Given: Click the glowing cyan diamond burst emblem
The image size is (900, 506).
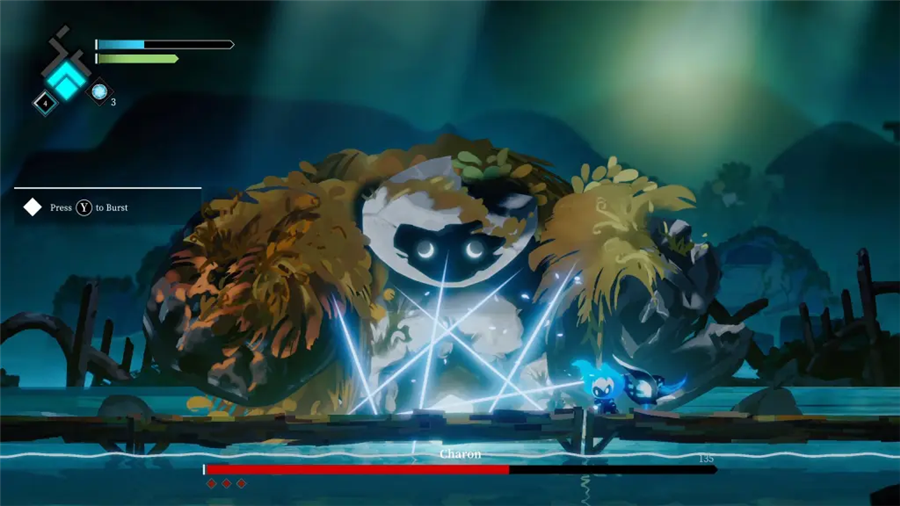Looking at the screenshot, I should [x=67, y=79].
